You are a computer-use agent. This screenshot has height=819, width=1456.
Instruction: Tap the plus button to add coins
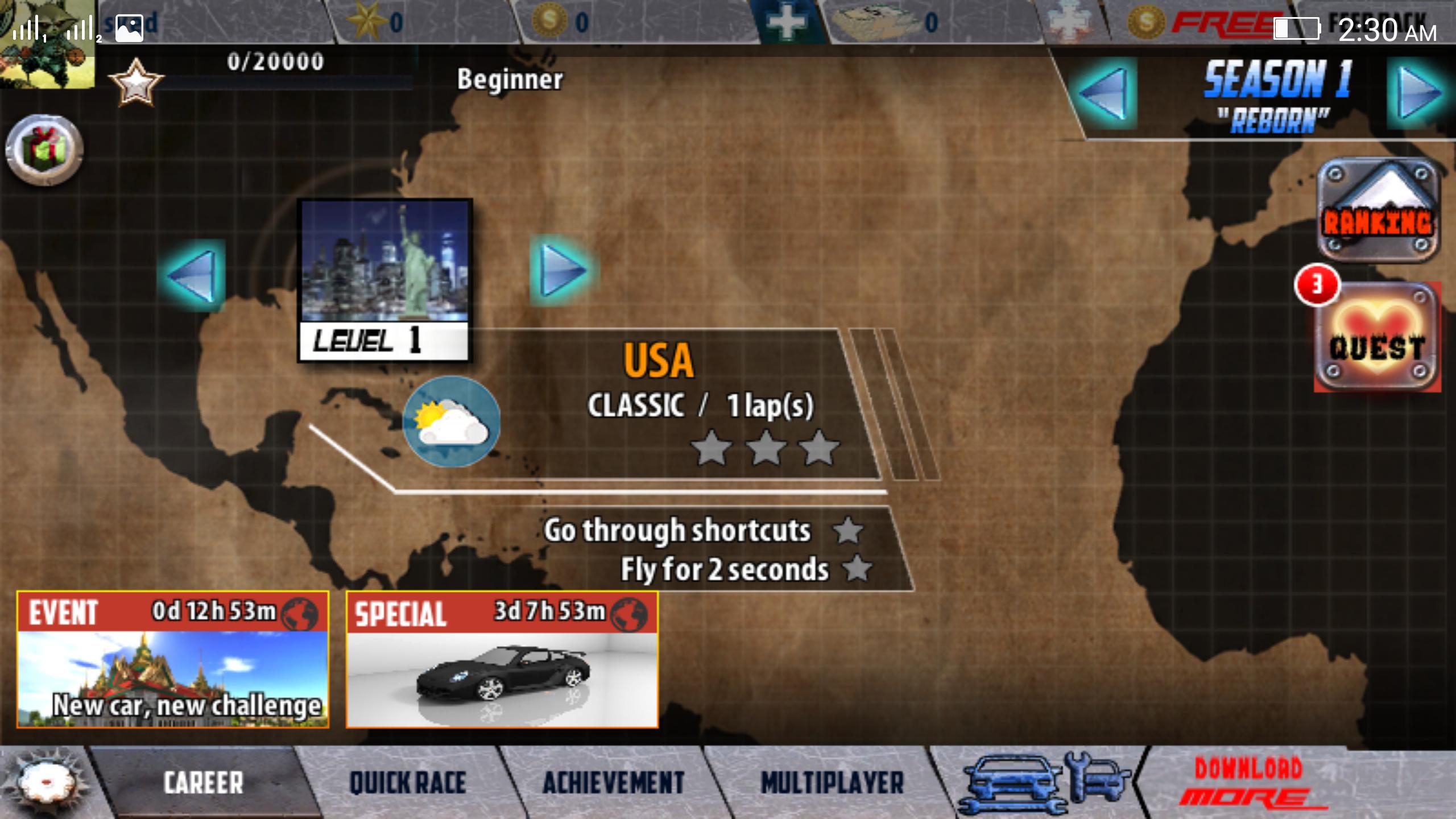click(x=787, y=22)
